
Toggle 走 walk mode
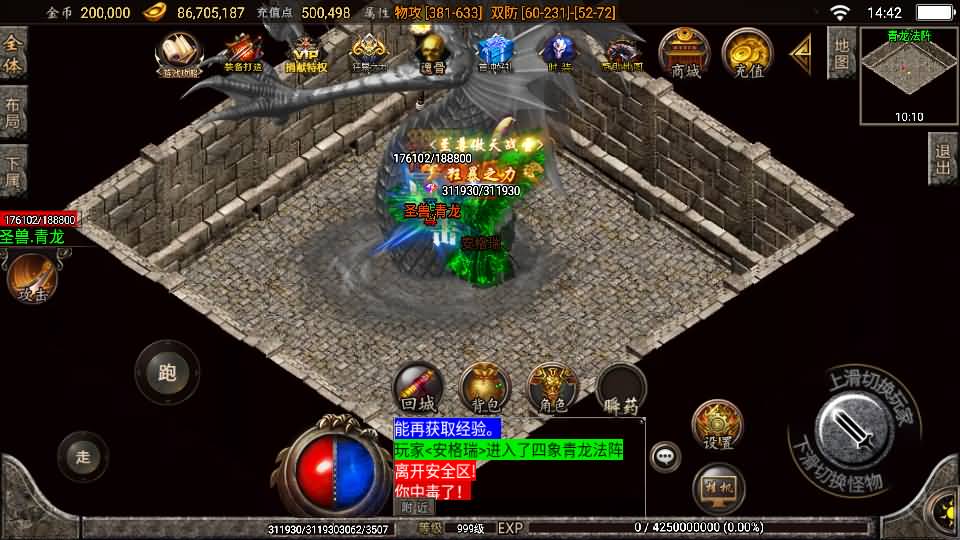point(84,456)
